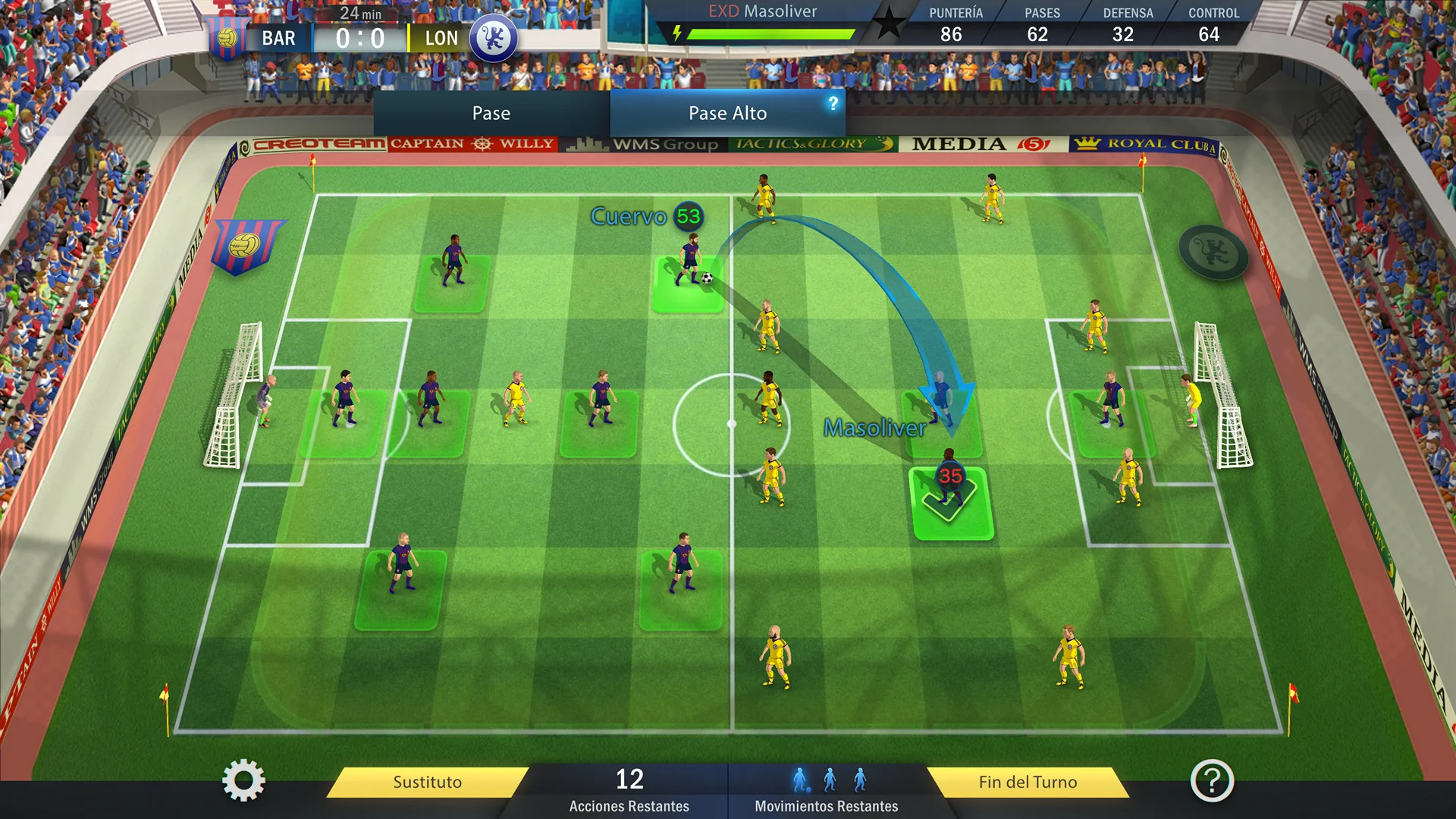Open the round help question mark button
Screen dimensions: 1456x819
(1212, 781)
